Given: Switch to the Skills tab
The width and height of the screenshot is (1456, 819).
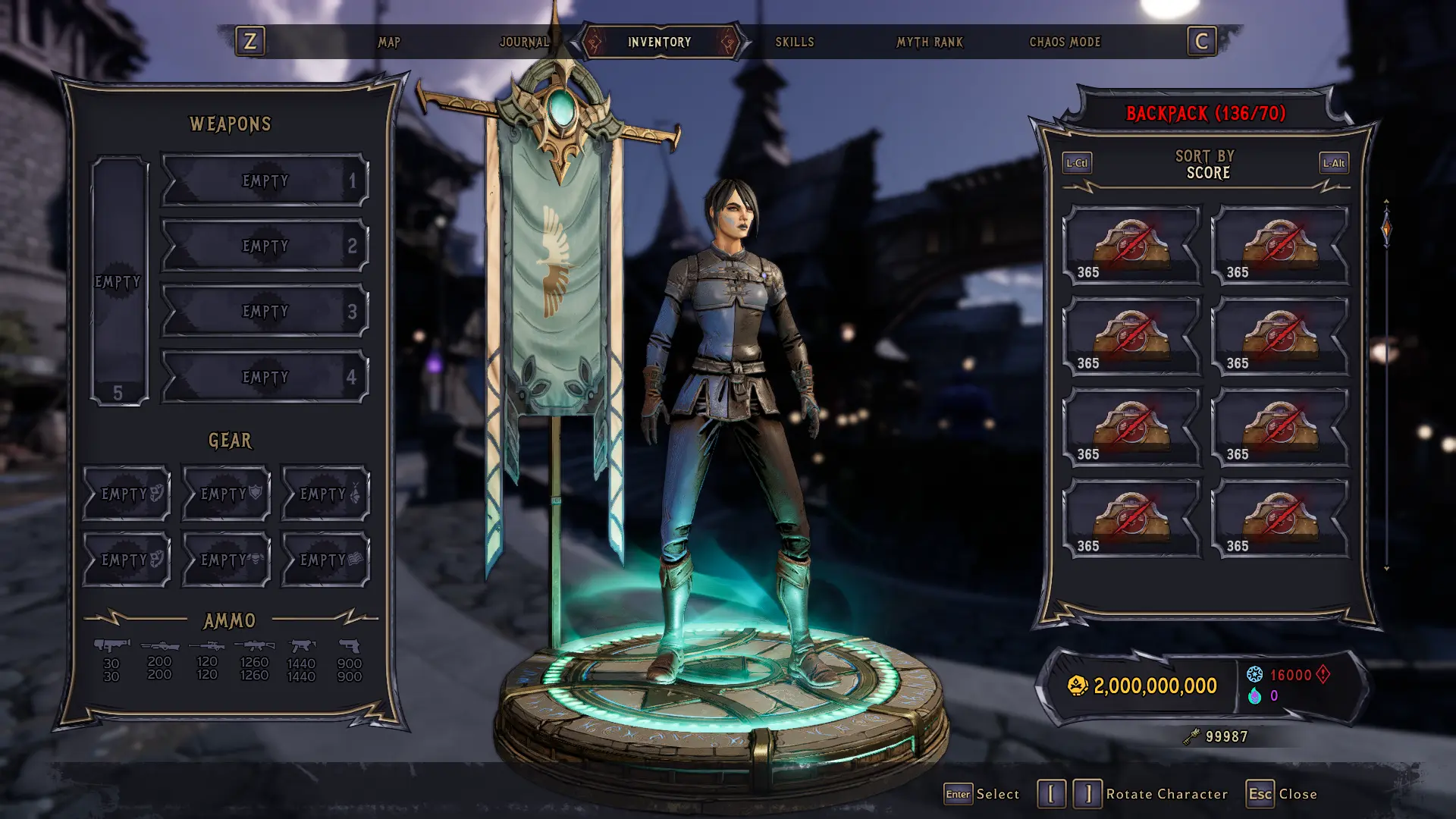Looking at the screenshot, I should tap(795, 42).
